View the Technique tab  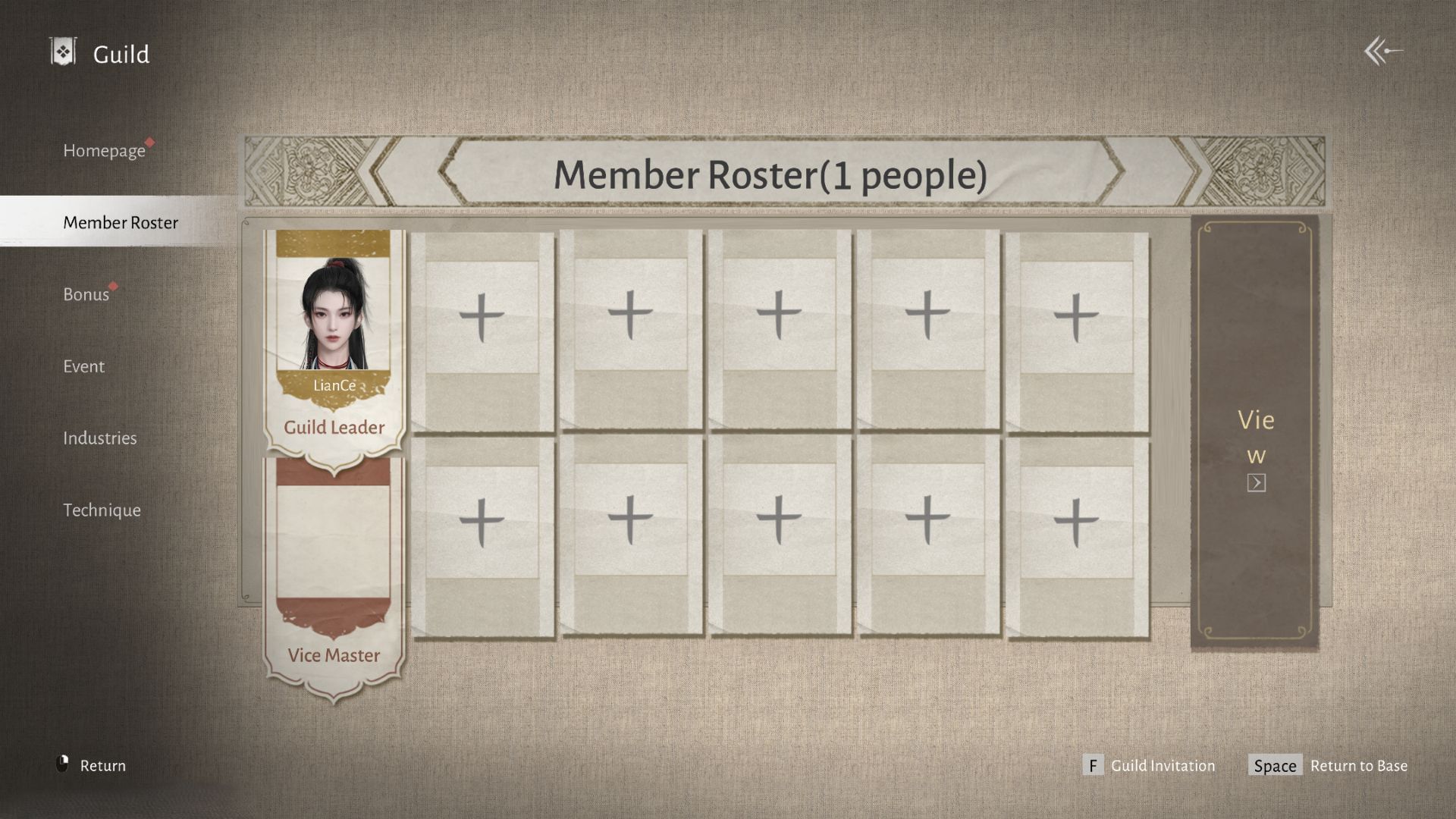coord(102,510)
